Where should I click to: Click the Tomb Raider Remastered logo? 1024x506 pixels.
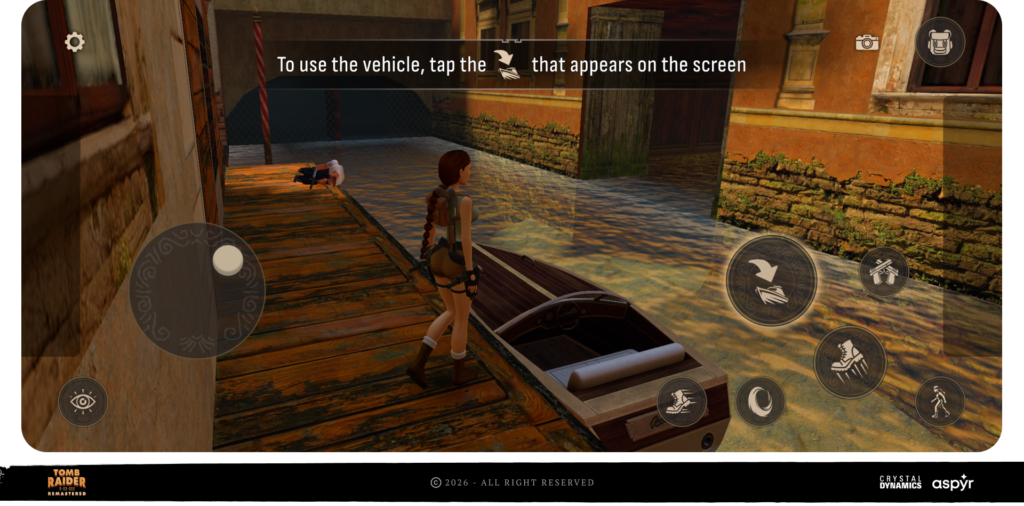point(67,482)
